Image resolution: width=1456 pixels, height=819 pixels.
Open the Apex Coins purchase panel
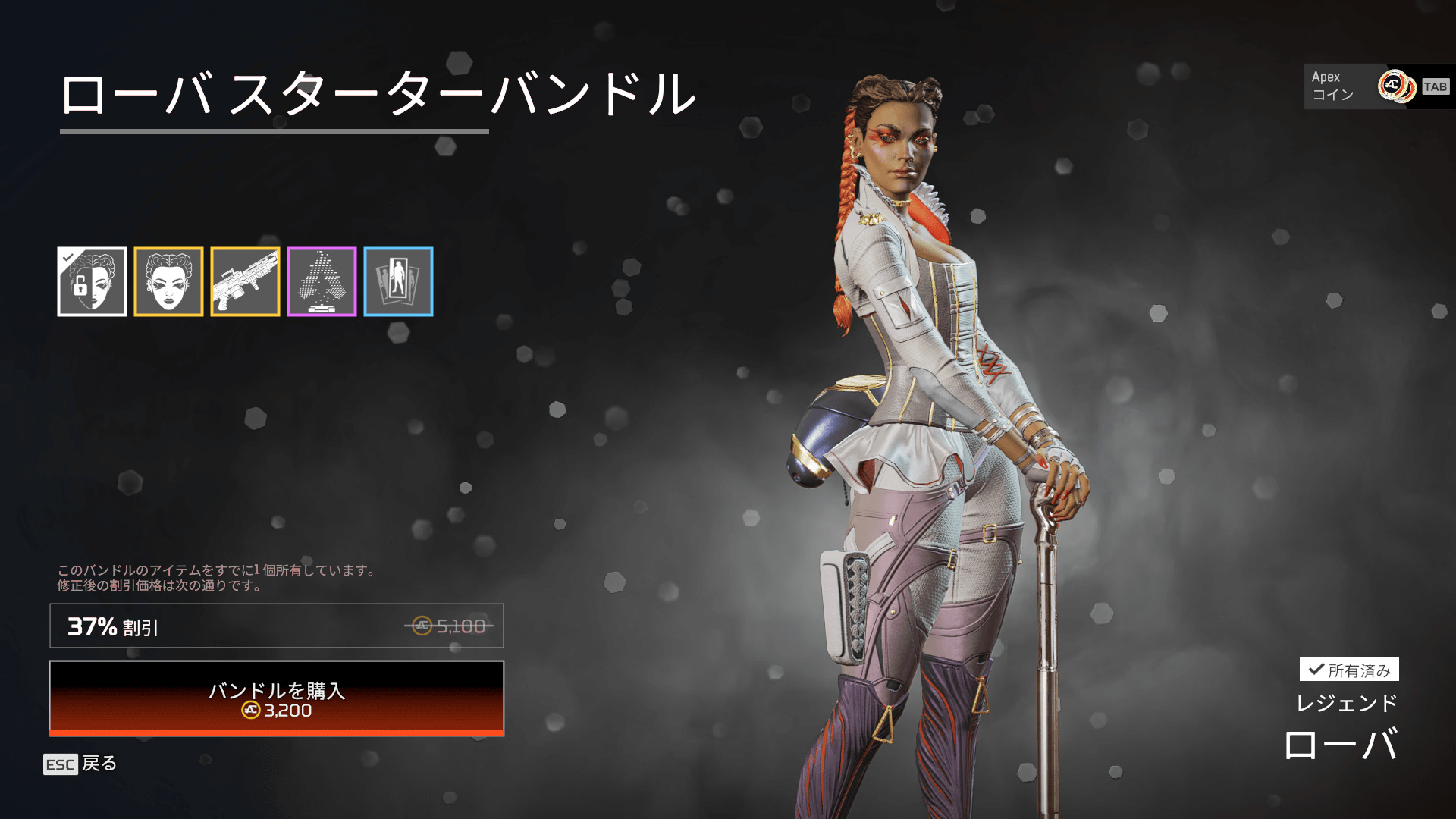click(x=1378, y=86)
